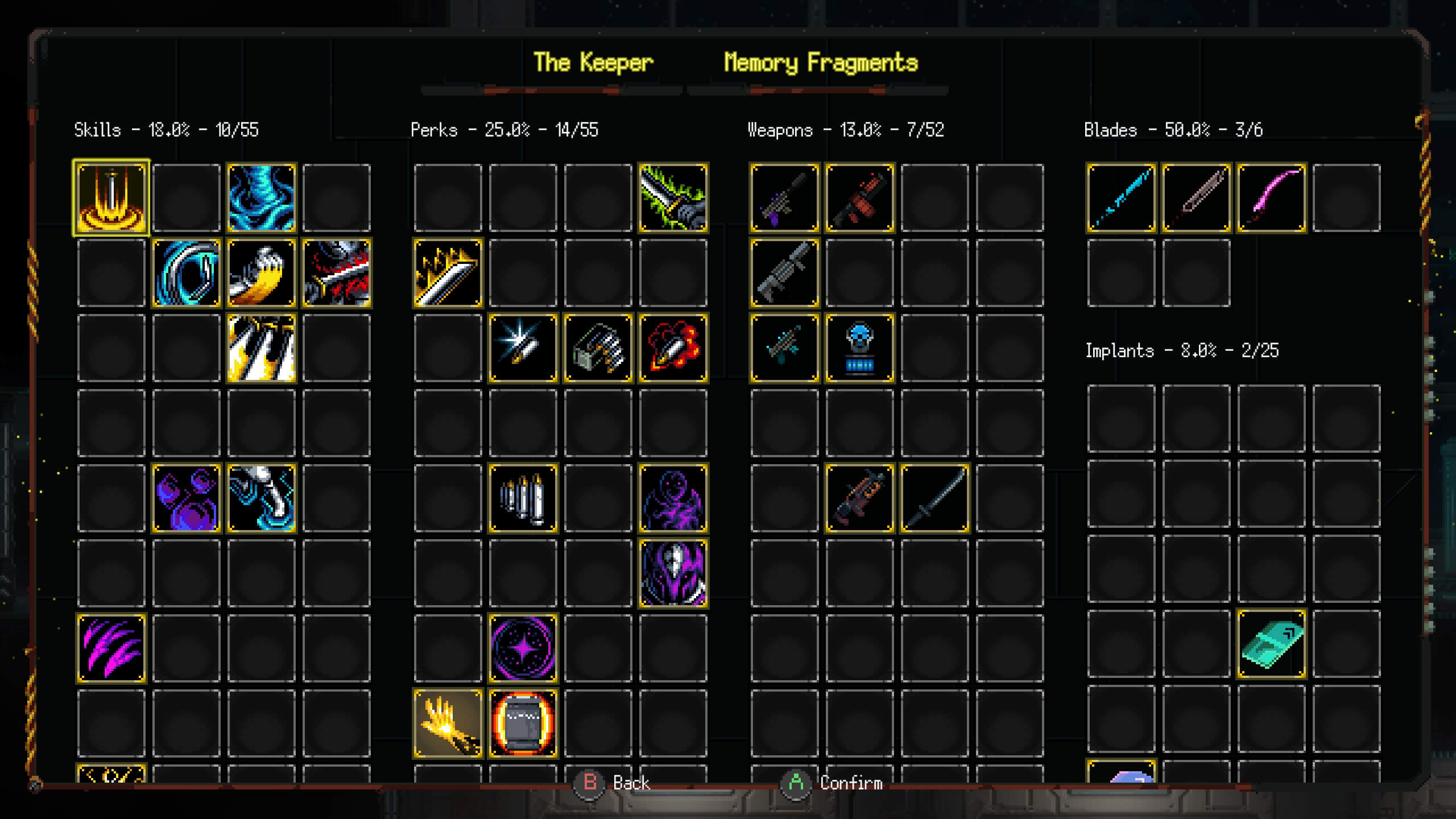Select the purple bubbles skill icon
This screenshot has height=819, width=1456.
click(187, 498)
